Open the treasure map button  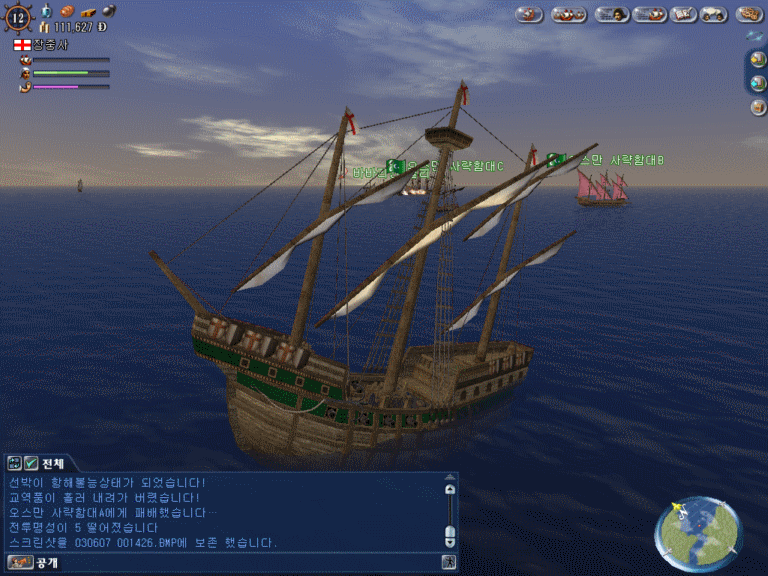(x=749, y=14)
